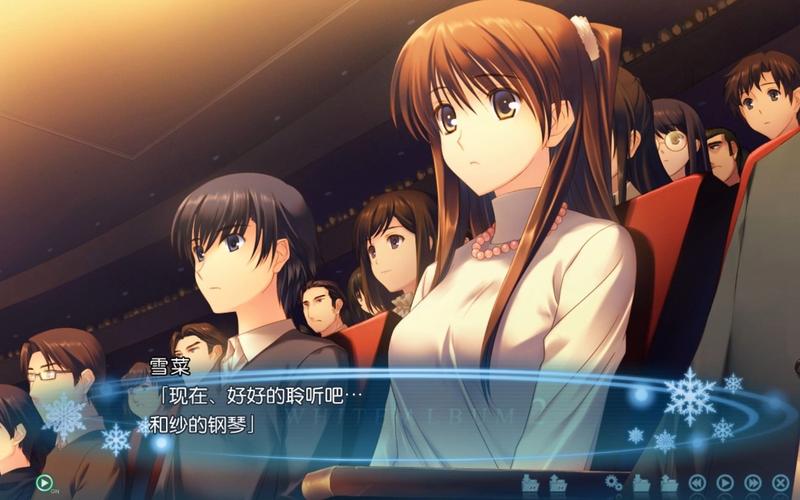Activate the fast-forward skip button
Screen dimensions: 800x500
(753, 483)
